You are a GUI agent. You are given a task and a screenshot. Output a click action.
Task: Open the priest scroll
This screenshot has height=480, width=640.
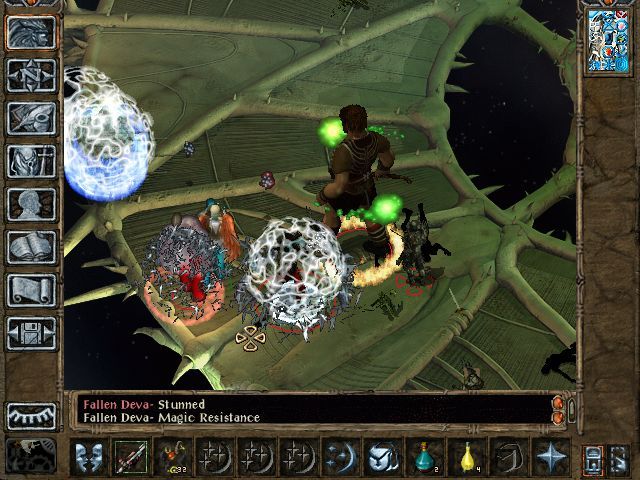tap(31, 290)
